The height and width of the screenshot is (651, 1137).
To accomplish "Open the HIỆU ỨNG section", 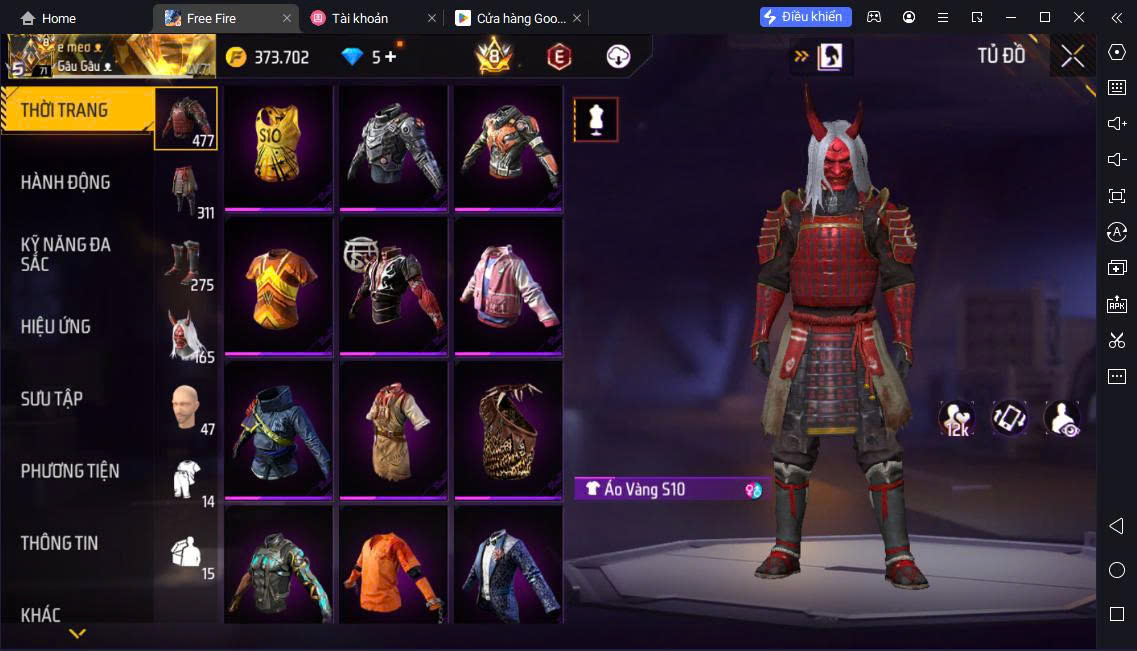I will [56, 327].
